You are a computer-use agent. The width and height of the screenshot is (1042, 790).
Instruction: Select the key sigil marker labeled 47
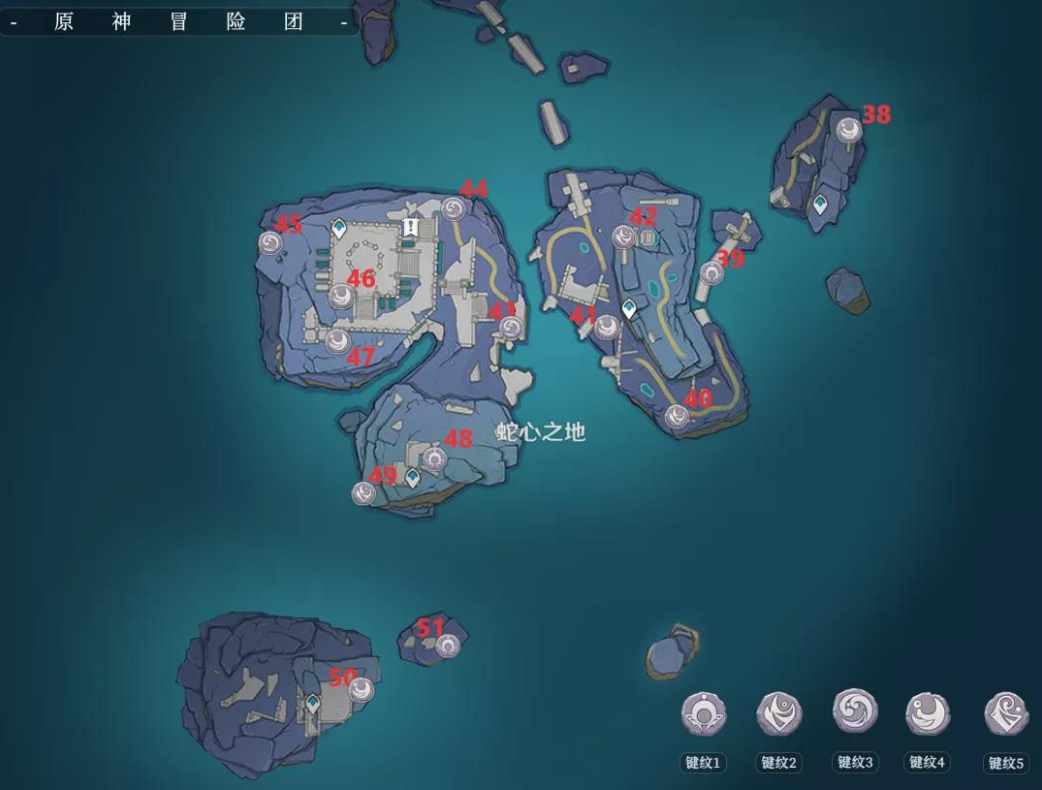point(337,341)
